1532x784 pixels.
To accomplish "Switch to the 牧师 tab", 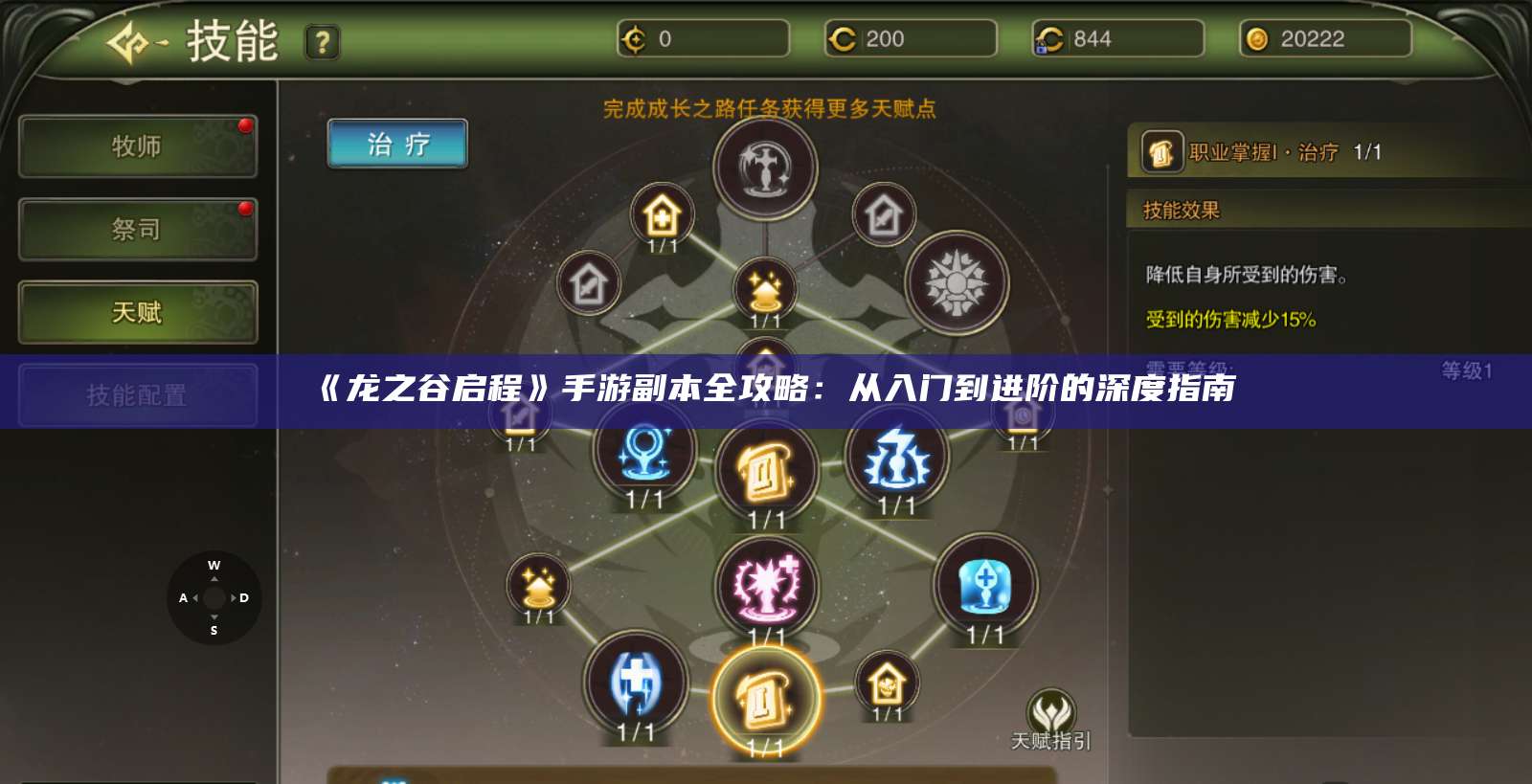I will 137,146.
